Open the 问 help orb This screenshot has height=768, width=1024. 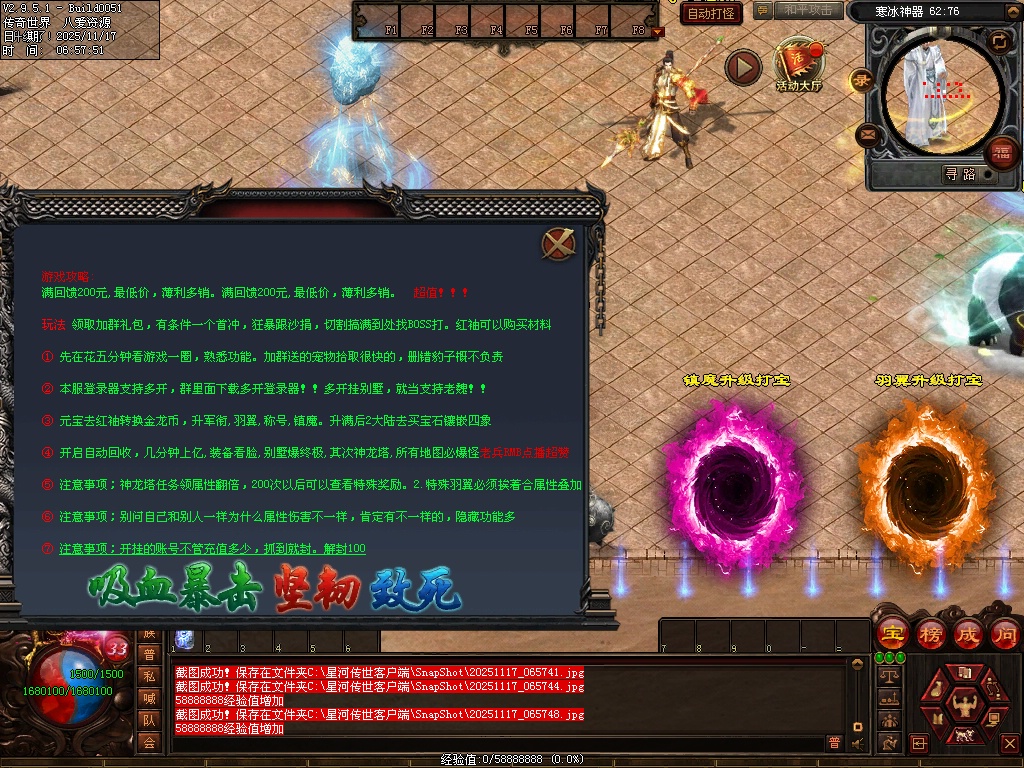point(1005,633)
